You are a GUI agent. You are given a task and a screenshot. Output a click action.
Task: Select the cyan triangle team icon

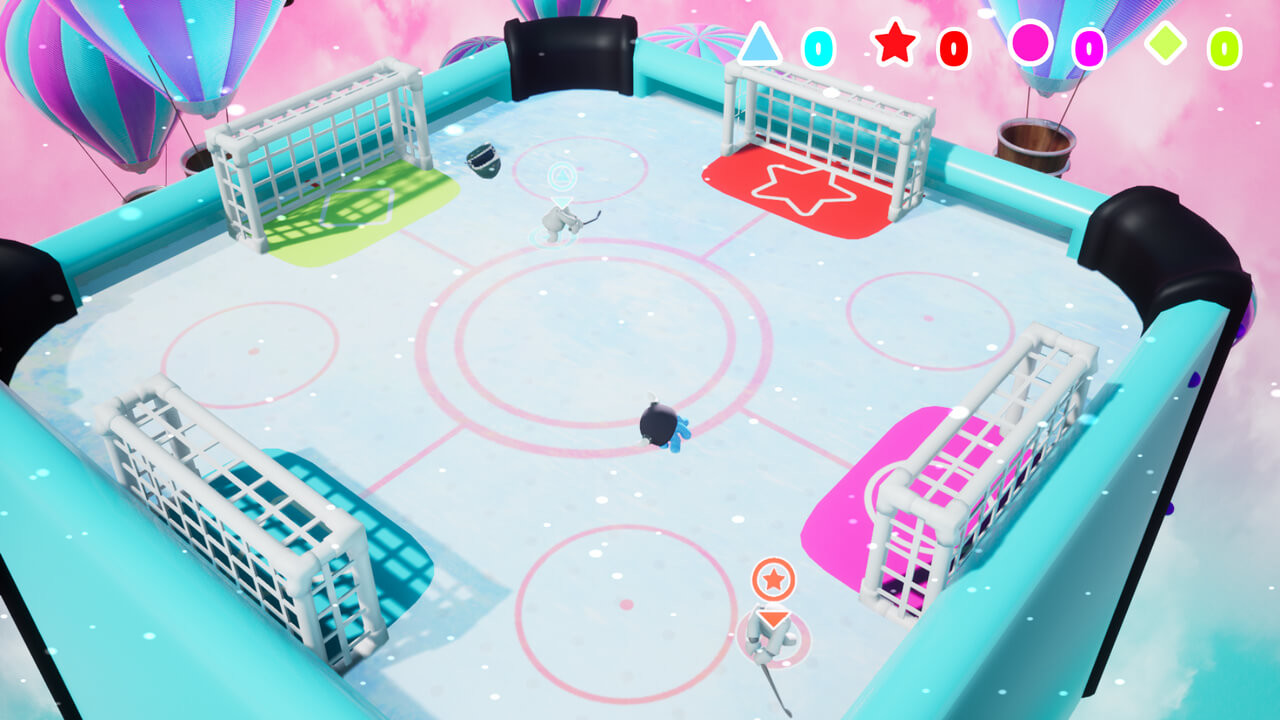point(762,44)
